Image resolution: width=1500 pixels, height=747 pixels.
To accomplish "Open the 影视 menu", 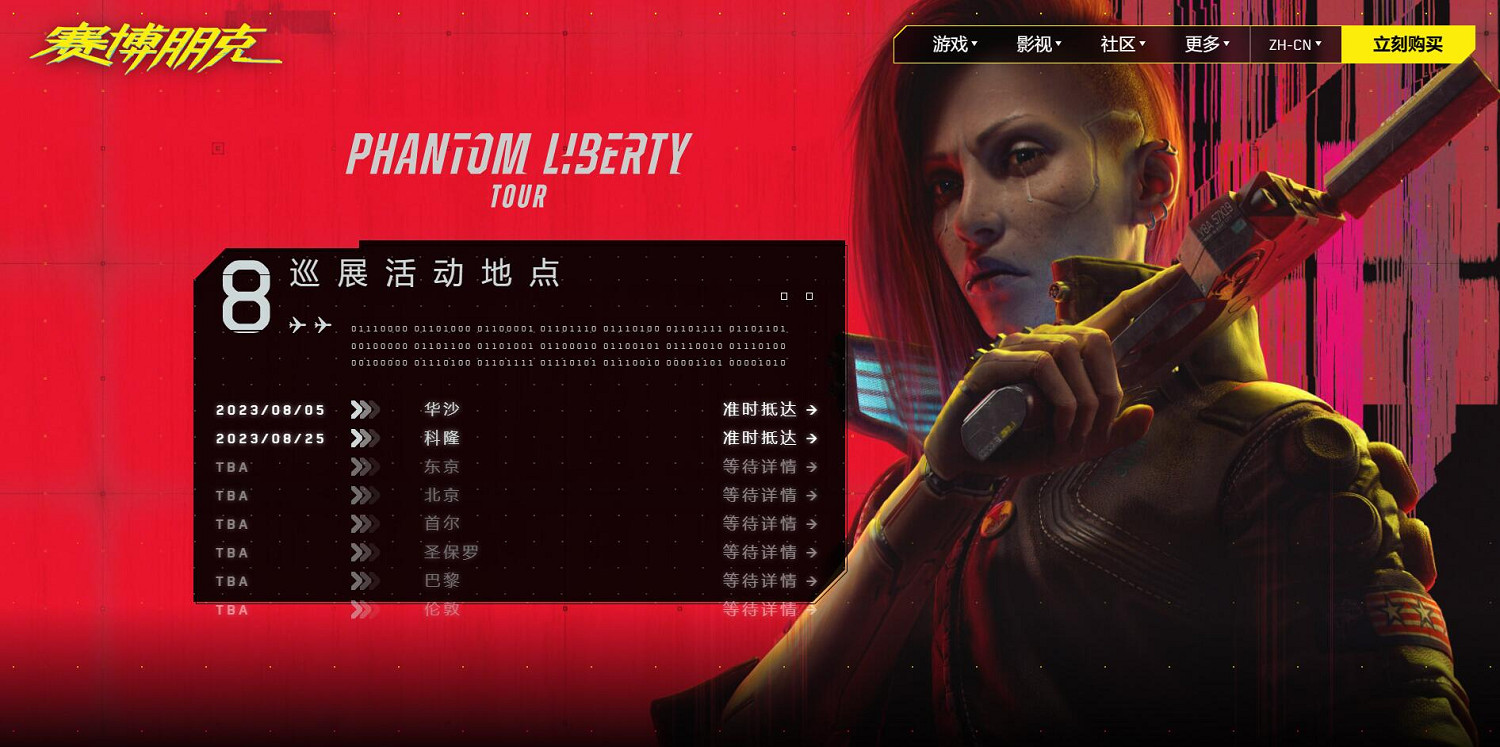I will pyautogui.click(x=1036, y=44).
